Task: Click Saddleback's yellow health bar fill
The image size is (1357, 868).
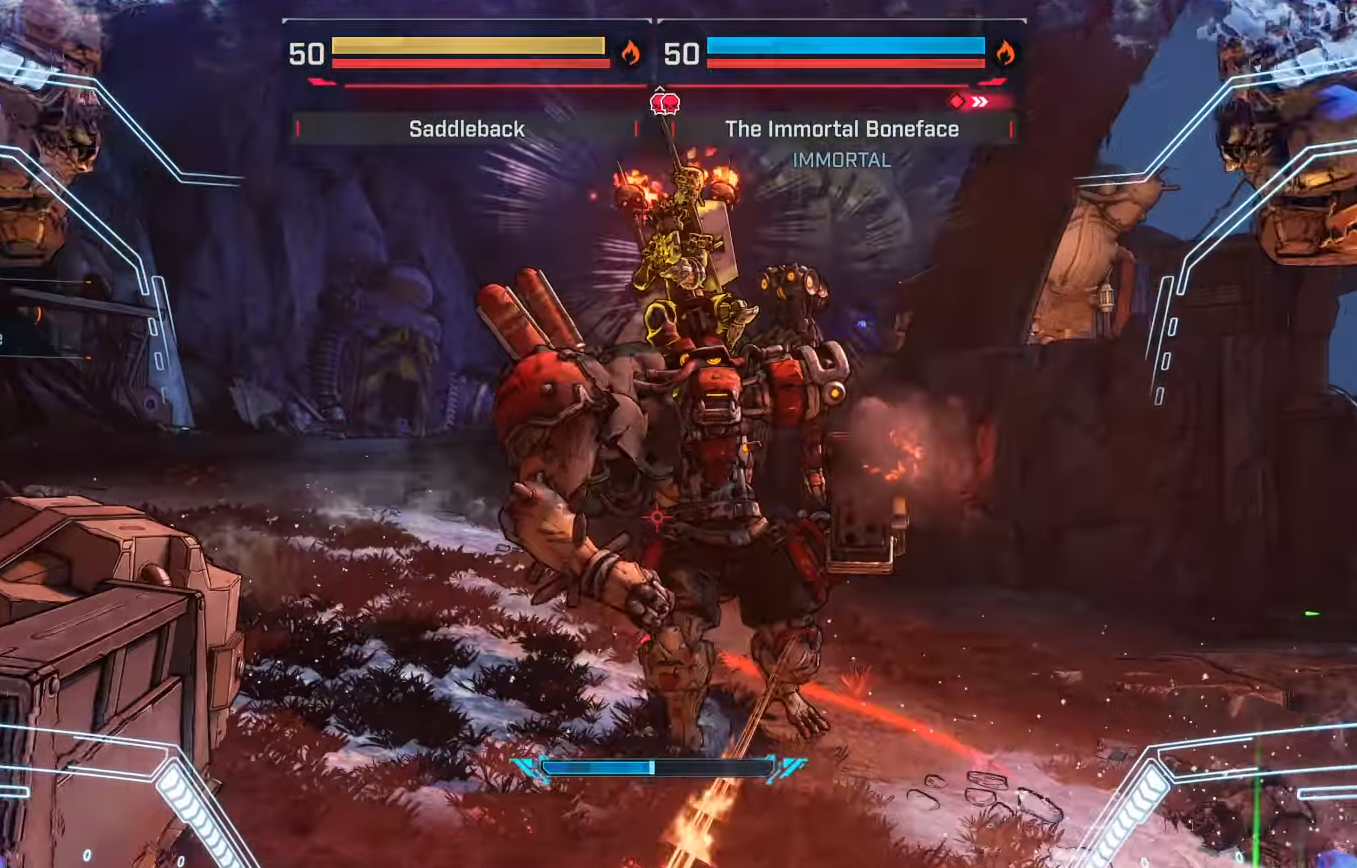Action: coord(470,45)
